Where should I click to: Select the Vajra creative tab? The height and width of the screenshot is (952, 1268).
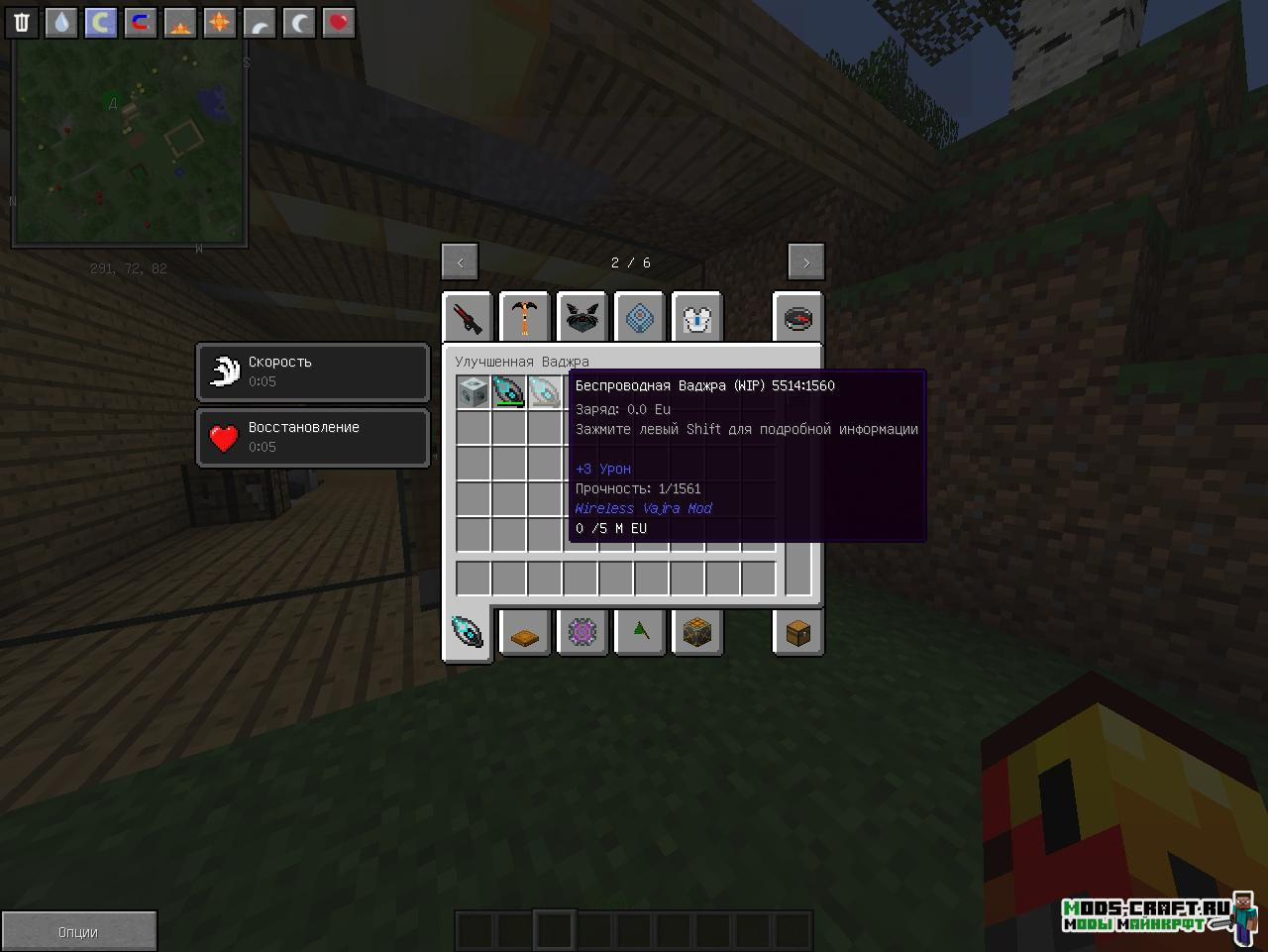coord(468,632)
